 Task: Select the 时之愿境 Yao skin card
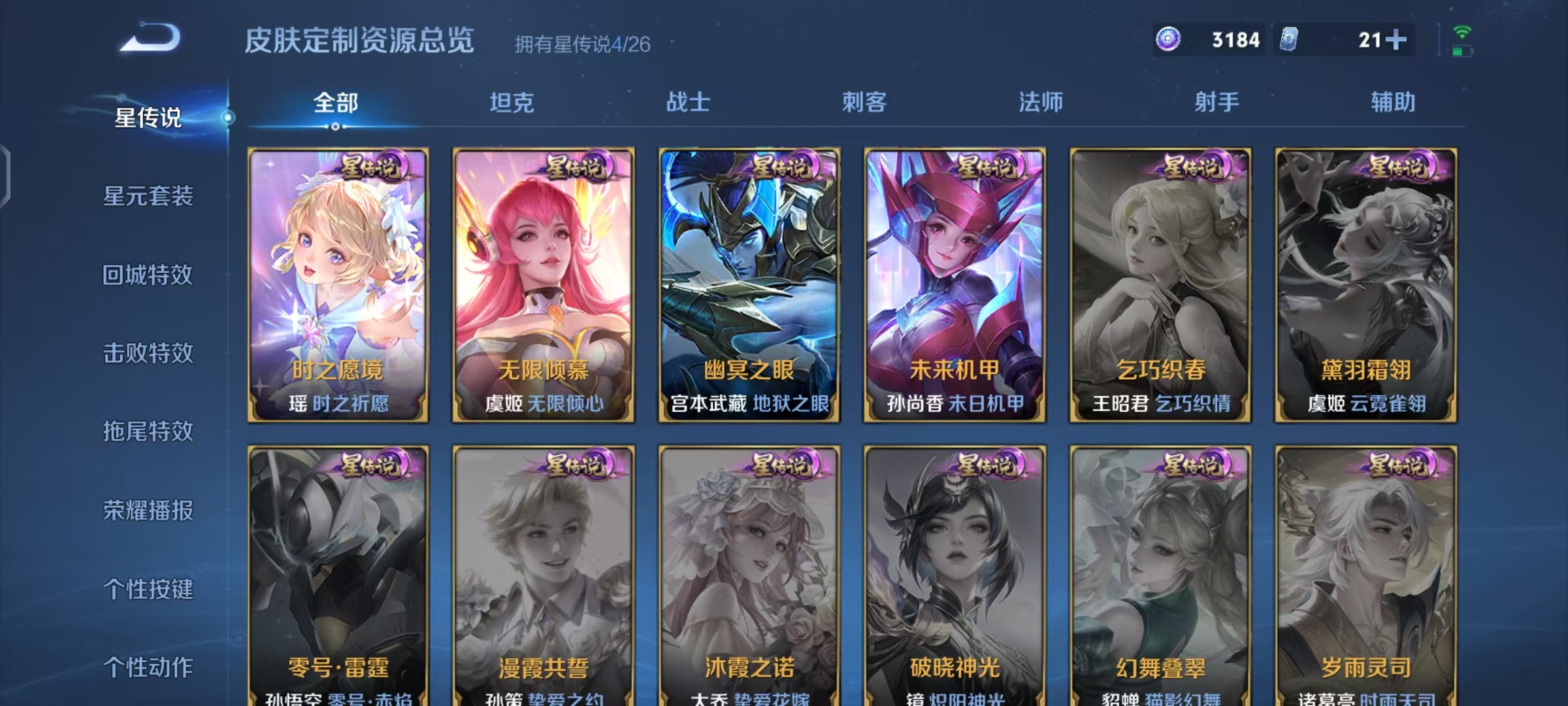point(338,281)
